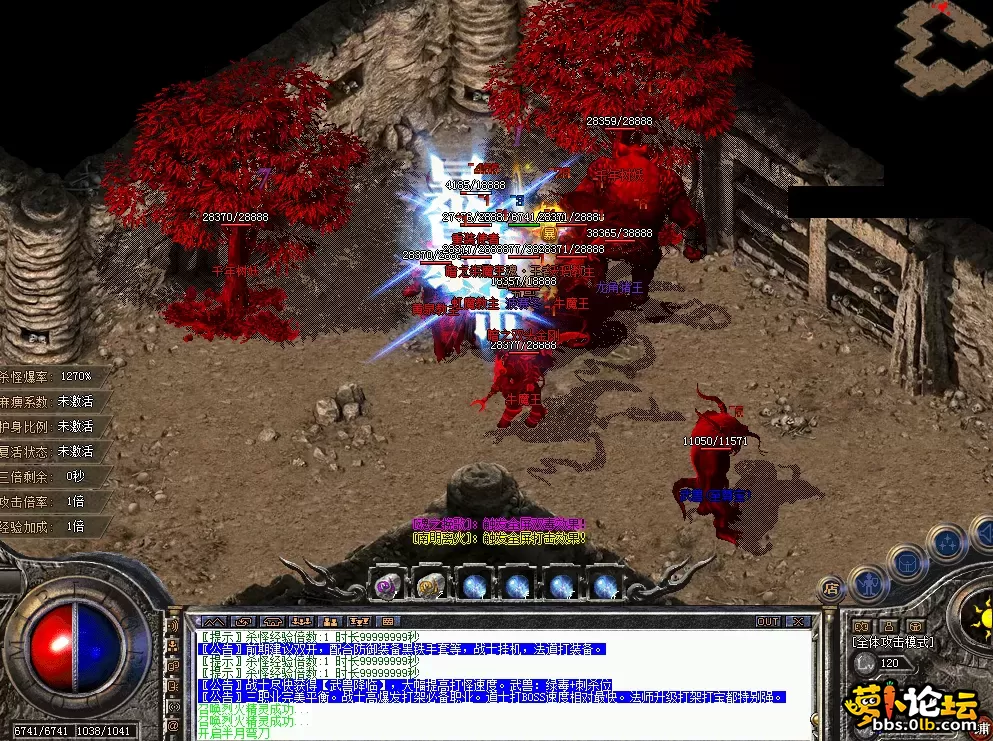Open the skills sparkle round button
The image size is (993, 741).
point(945,543)
